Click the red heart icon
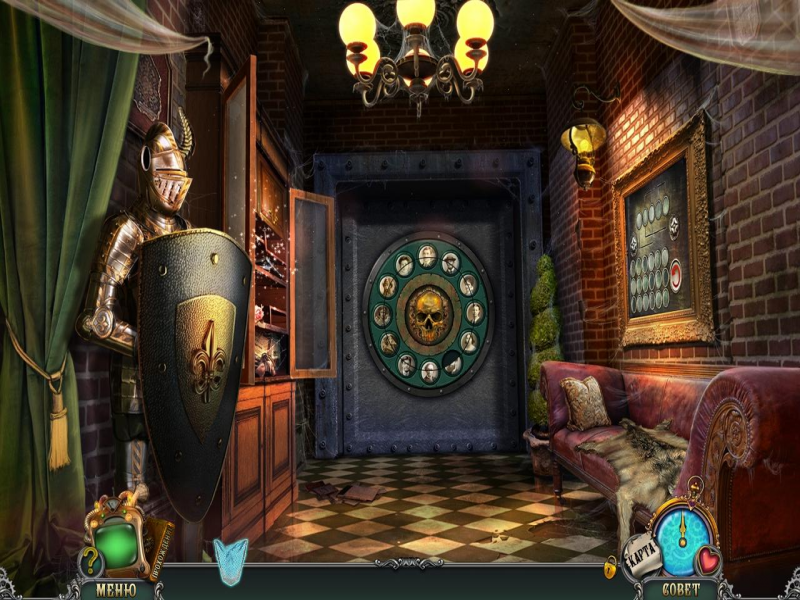Image resolution: width=800 pixels, height=600 pixels. (710, 560)
